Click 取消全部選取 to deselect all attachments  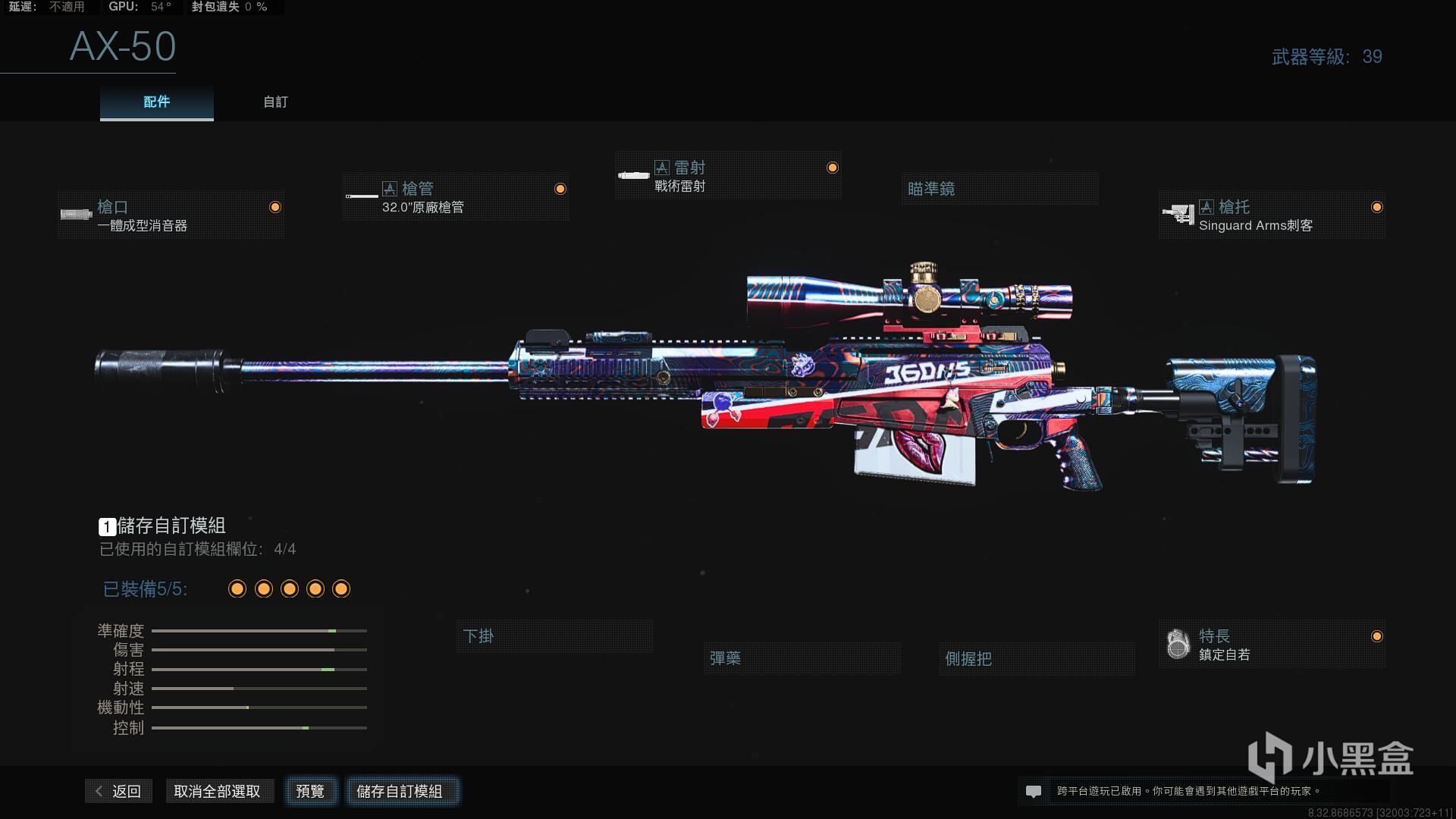click(x=218, y=791)
